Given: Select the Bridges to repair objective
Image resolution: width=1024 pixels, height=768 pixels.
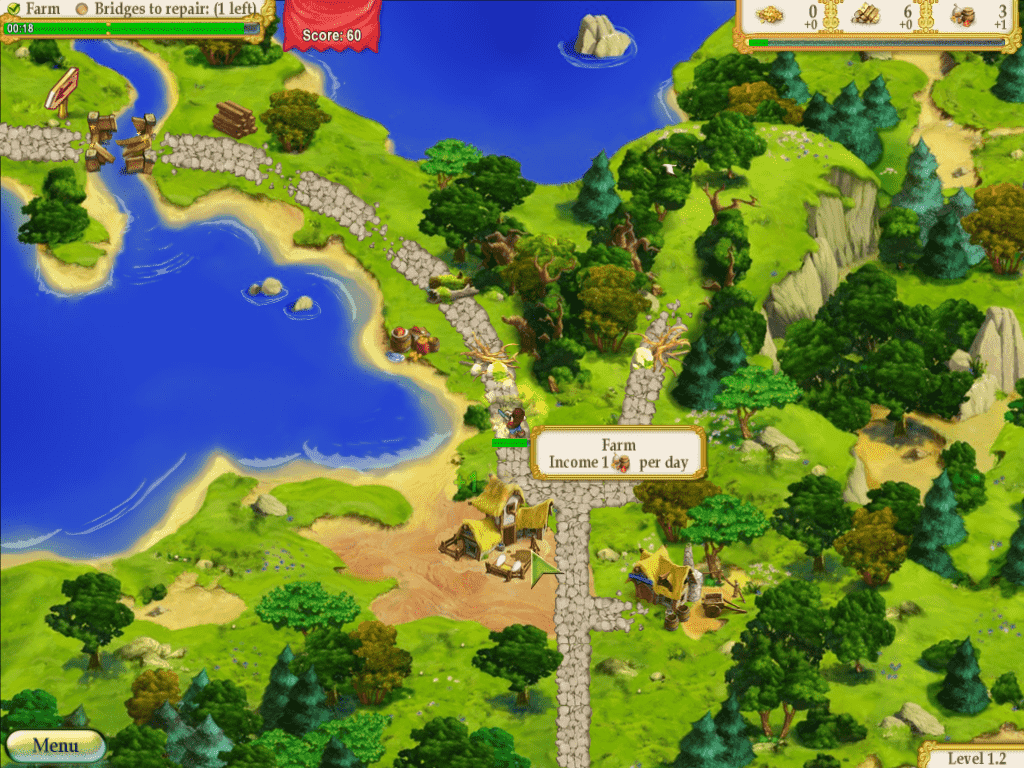Looking at the screenshot, I should click(x=174, y=9).
